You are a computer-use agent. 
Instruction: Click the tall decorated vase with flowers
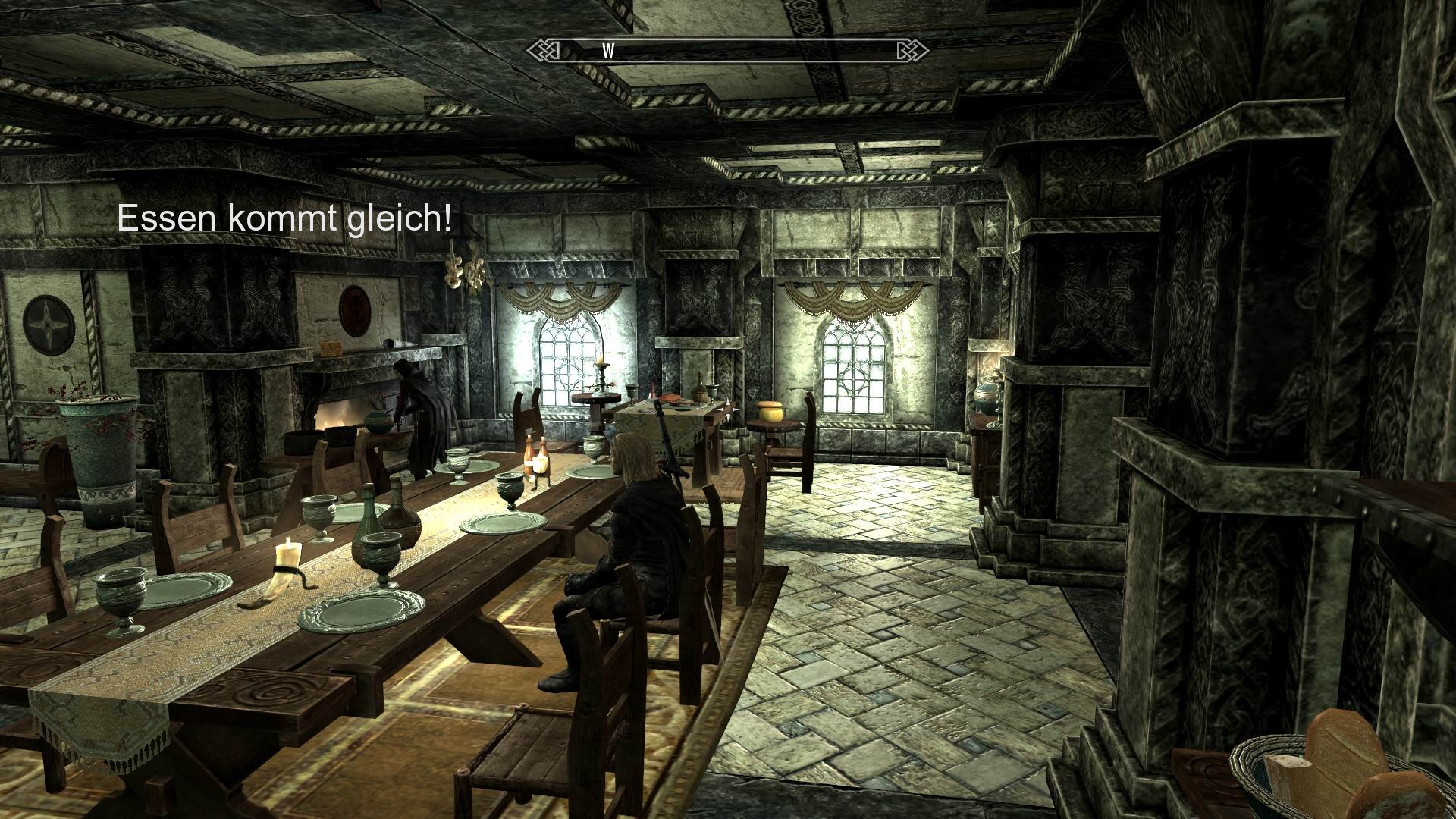pyautogui.click(x=102, y=451)
